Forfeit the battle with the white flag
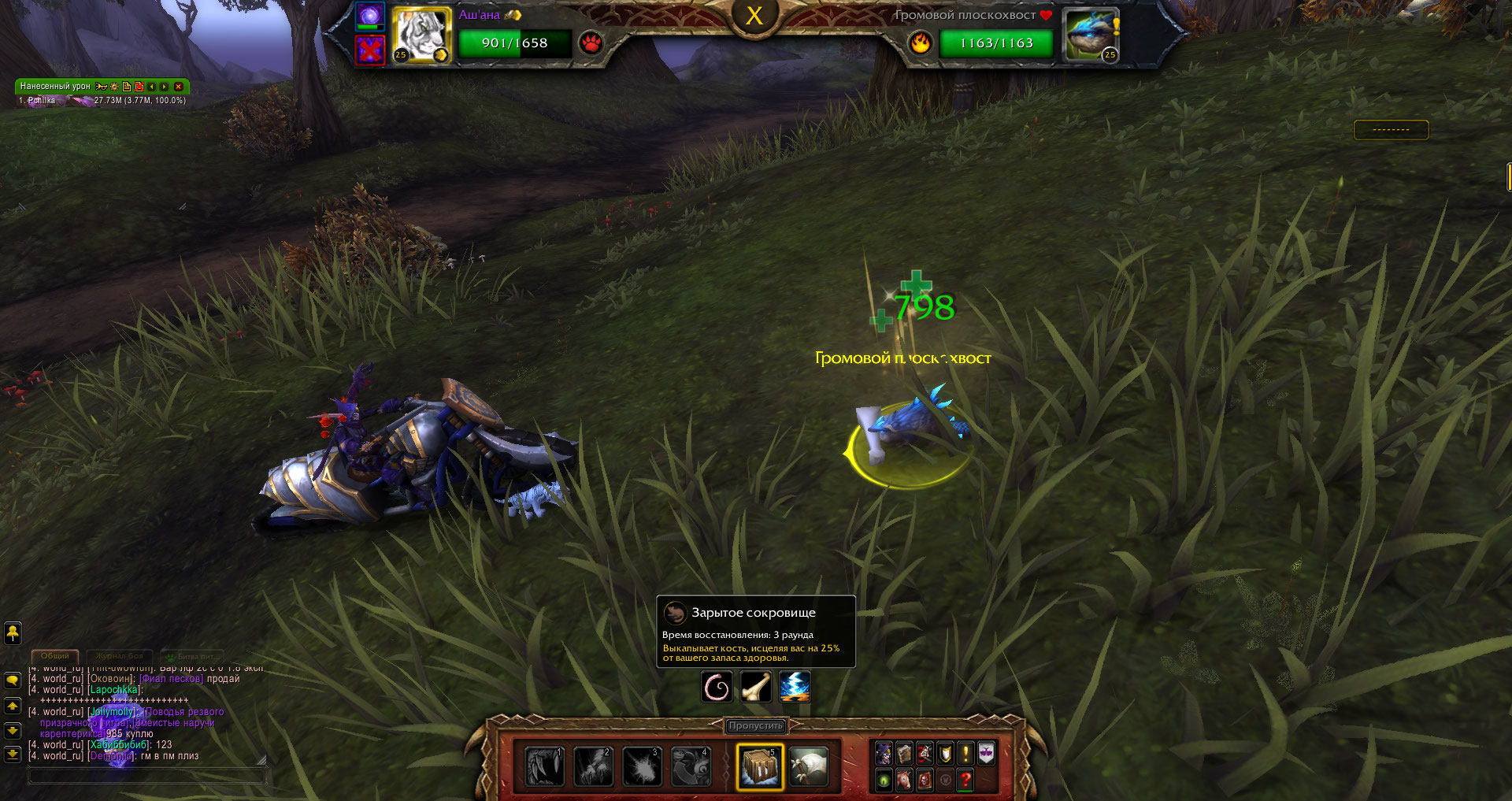Image resolution: width=1512 pixels, height=801 pixels. tap(808, 766)
